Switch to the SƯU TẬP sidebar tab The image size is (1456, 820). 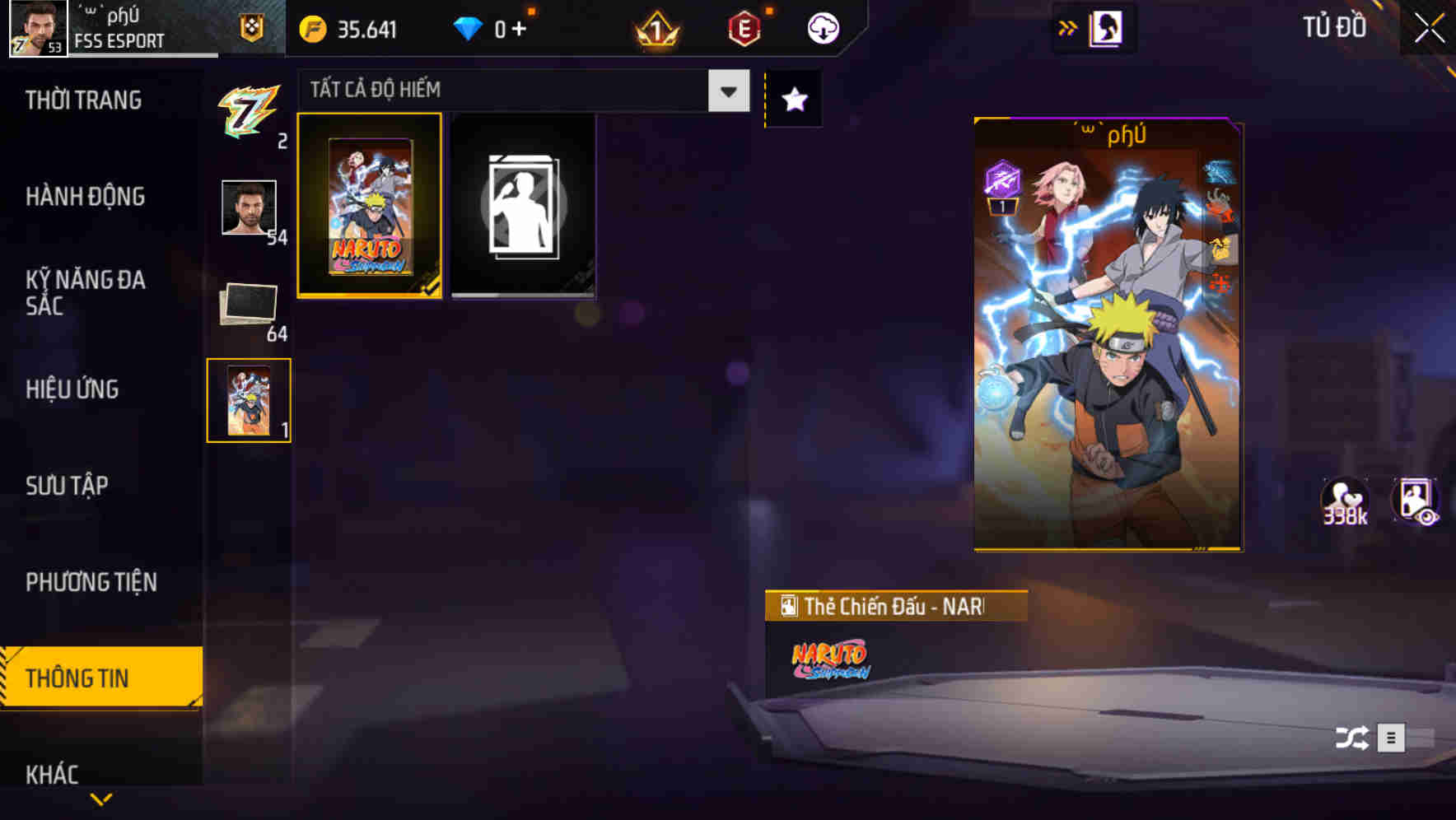click(x=68, y=486)
